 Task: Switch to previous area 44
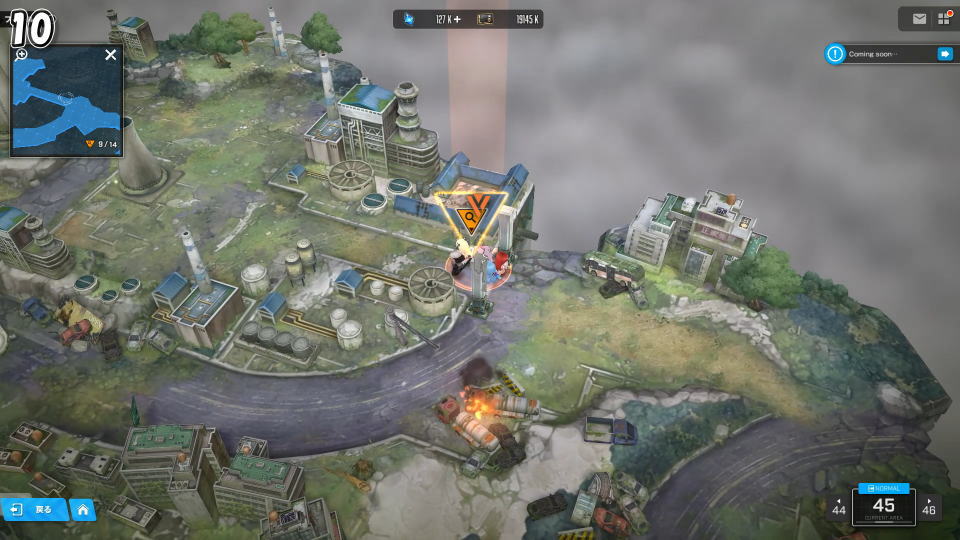(x=838, y=506)
